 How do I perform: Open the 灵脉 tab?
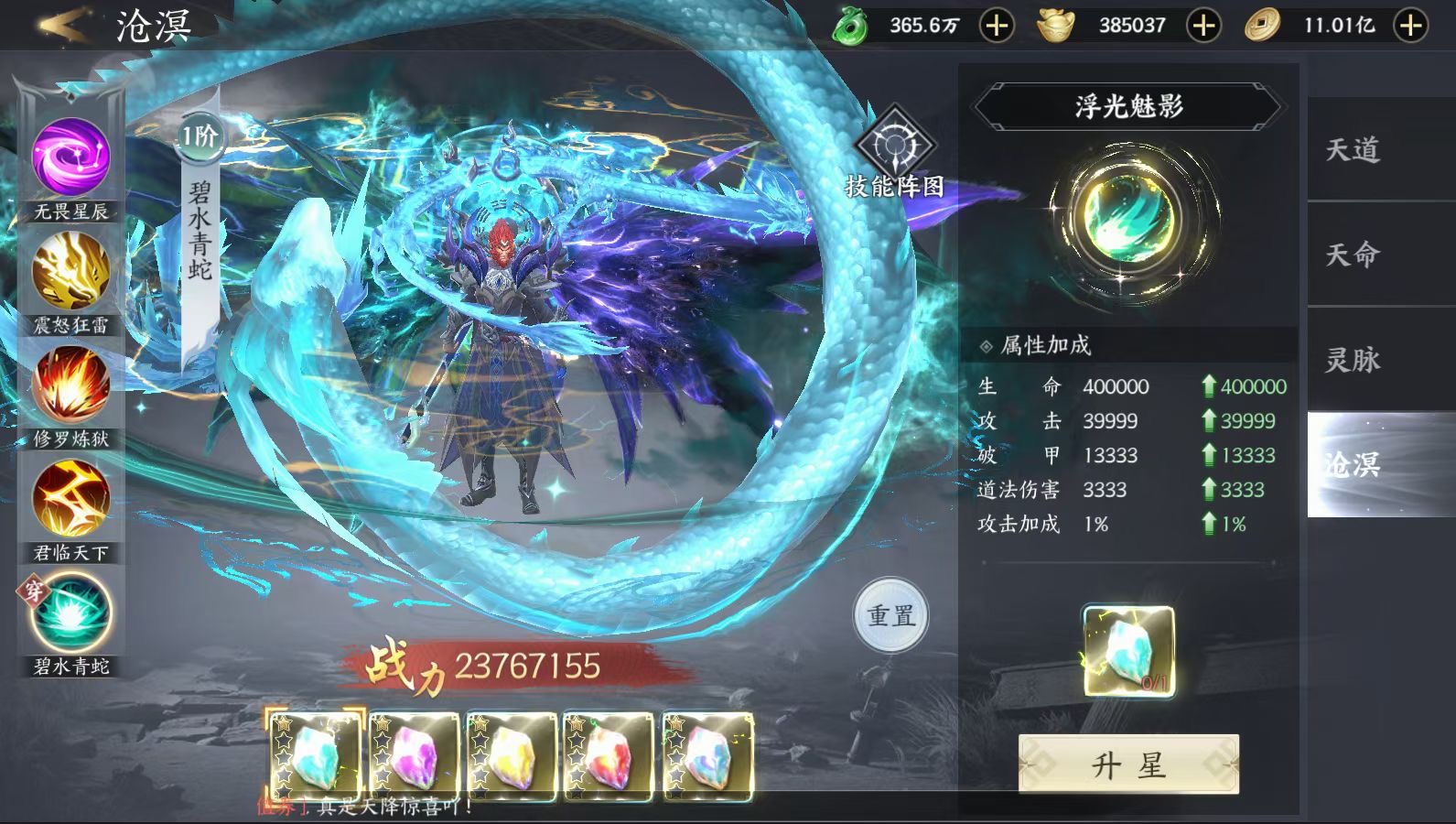point(1354,360)
